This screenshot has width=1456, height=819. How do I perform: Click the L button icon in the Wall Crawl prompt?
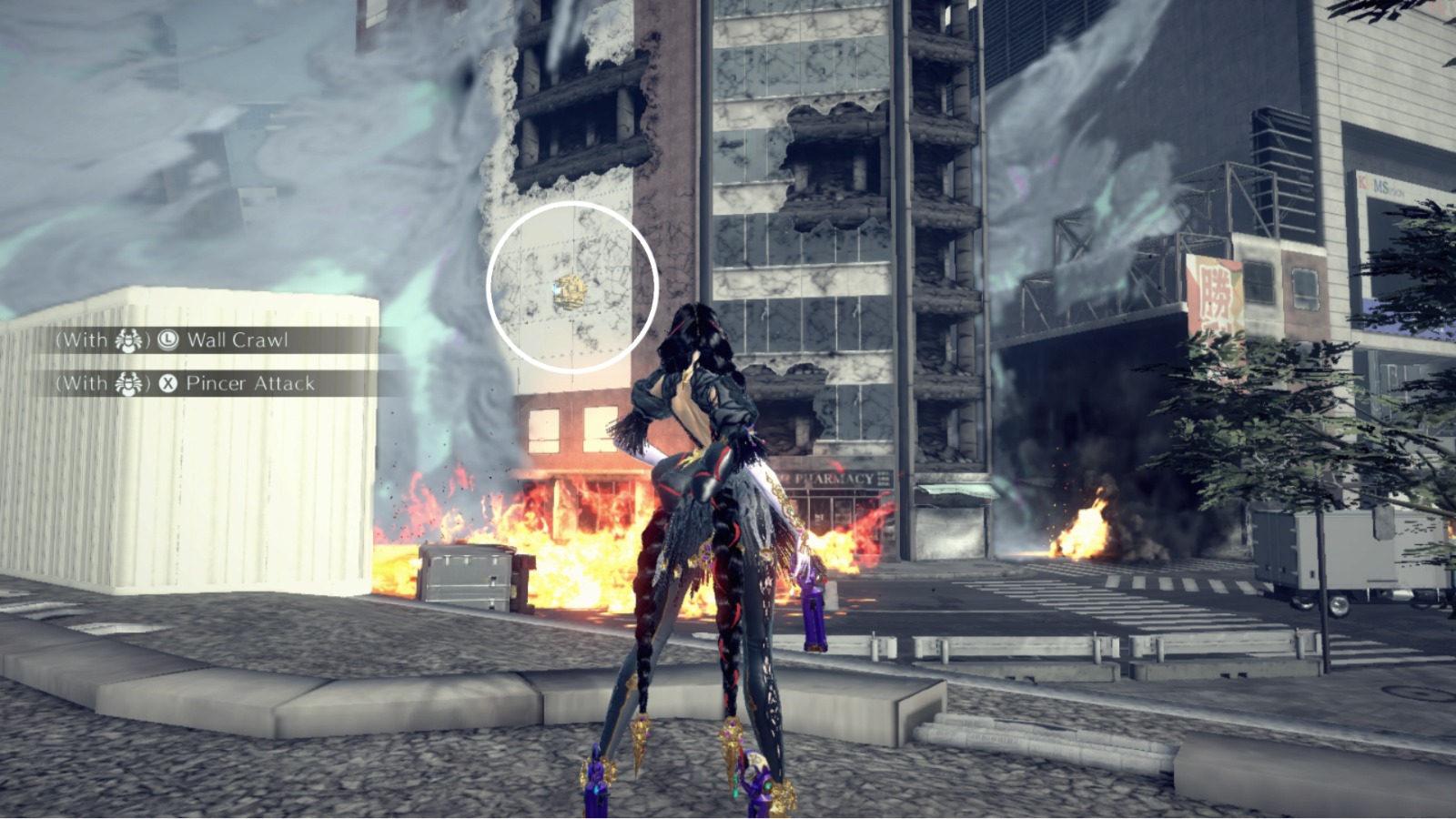click(x=169, y=339)
